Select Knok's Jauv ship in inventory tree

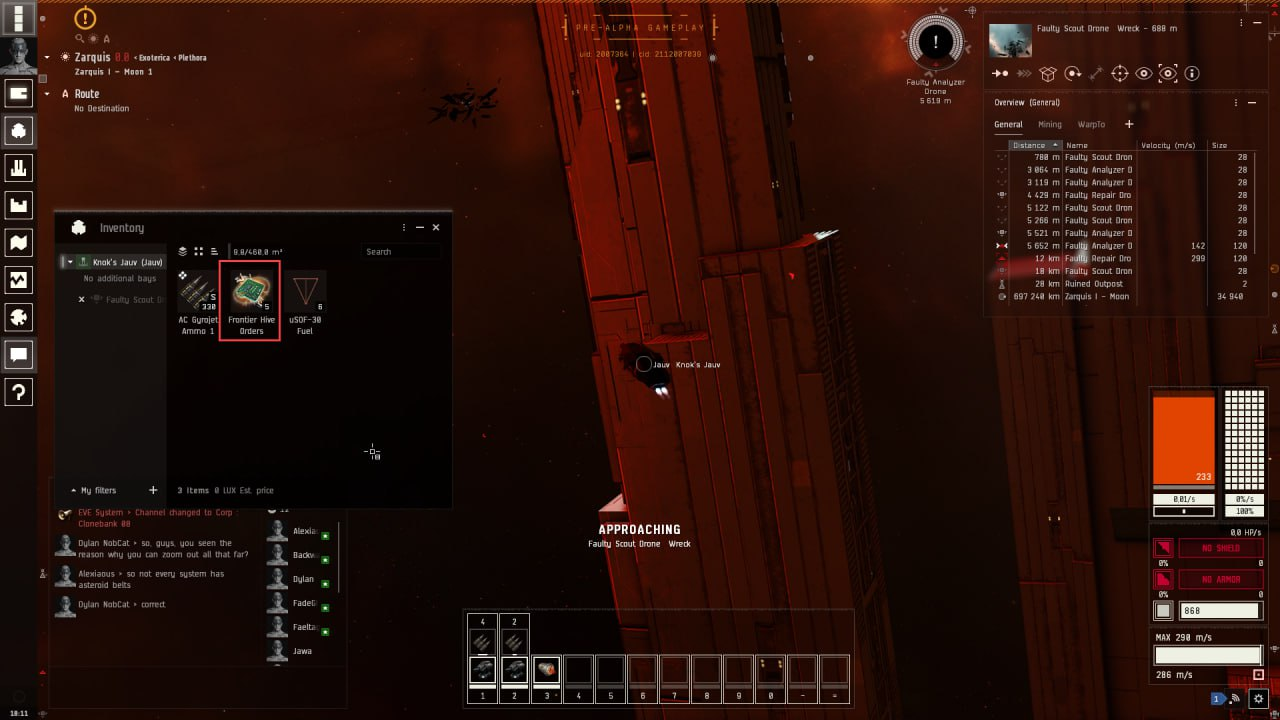pyautogui.click(x=127, y=262)
